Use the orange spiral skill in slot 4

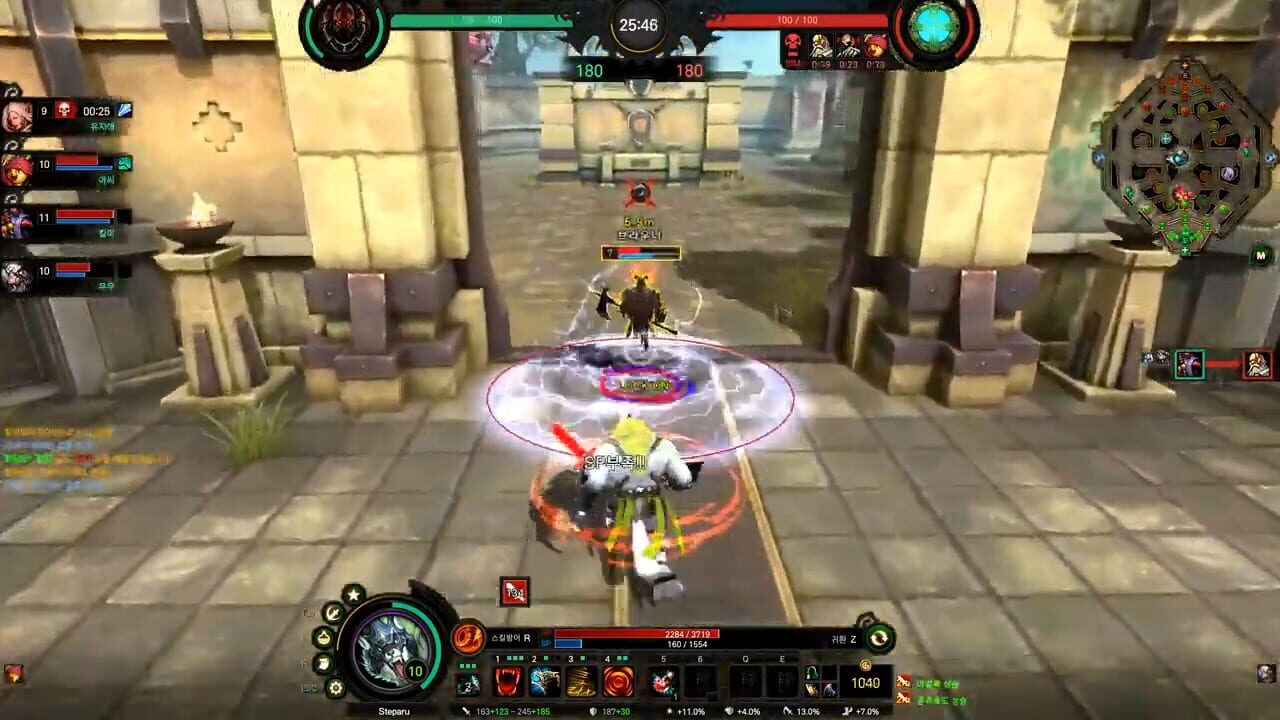click(619, 682)
